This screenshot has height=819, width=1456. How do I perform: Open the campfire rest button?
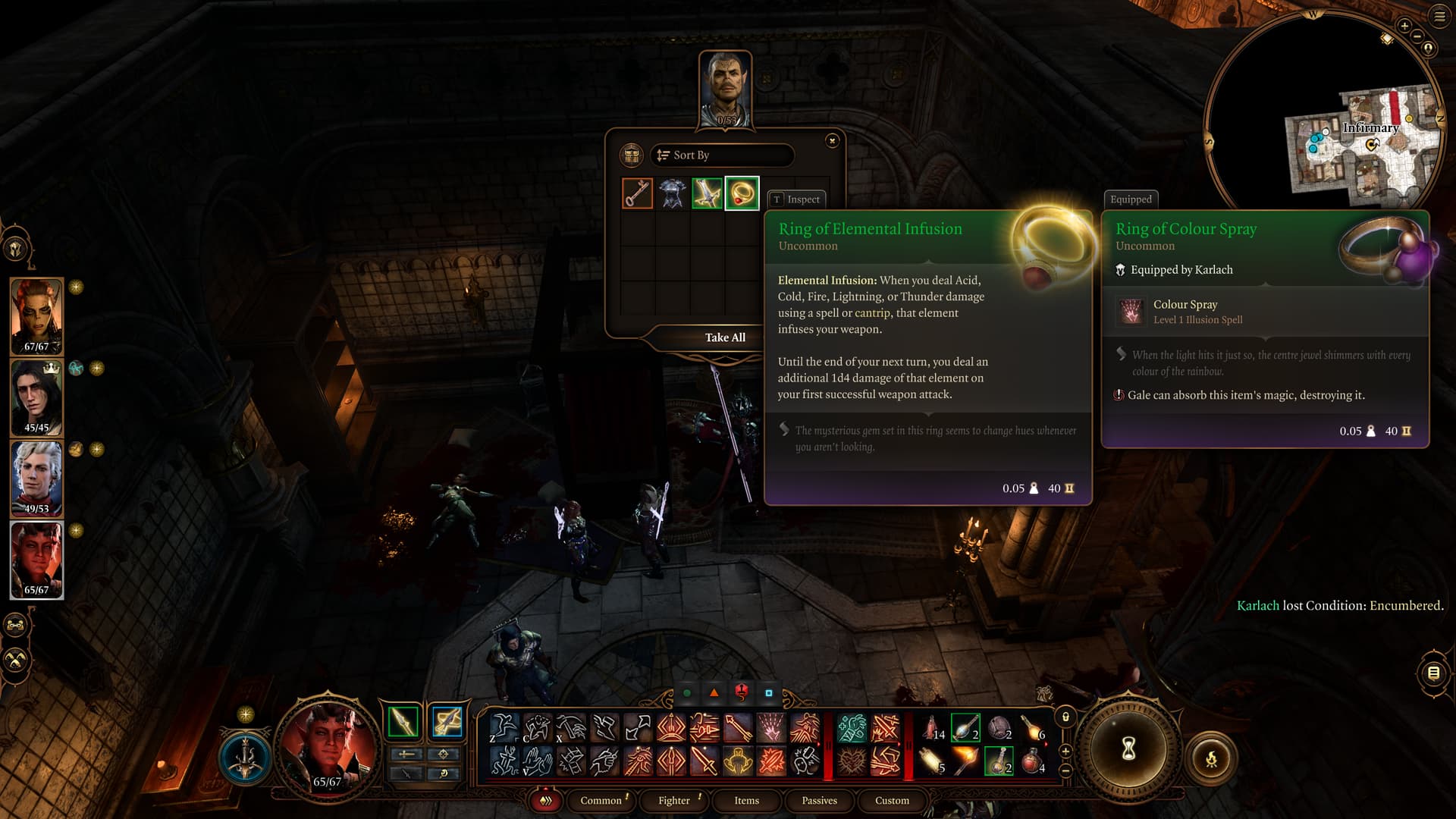(1211, 758)
